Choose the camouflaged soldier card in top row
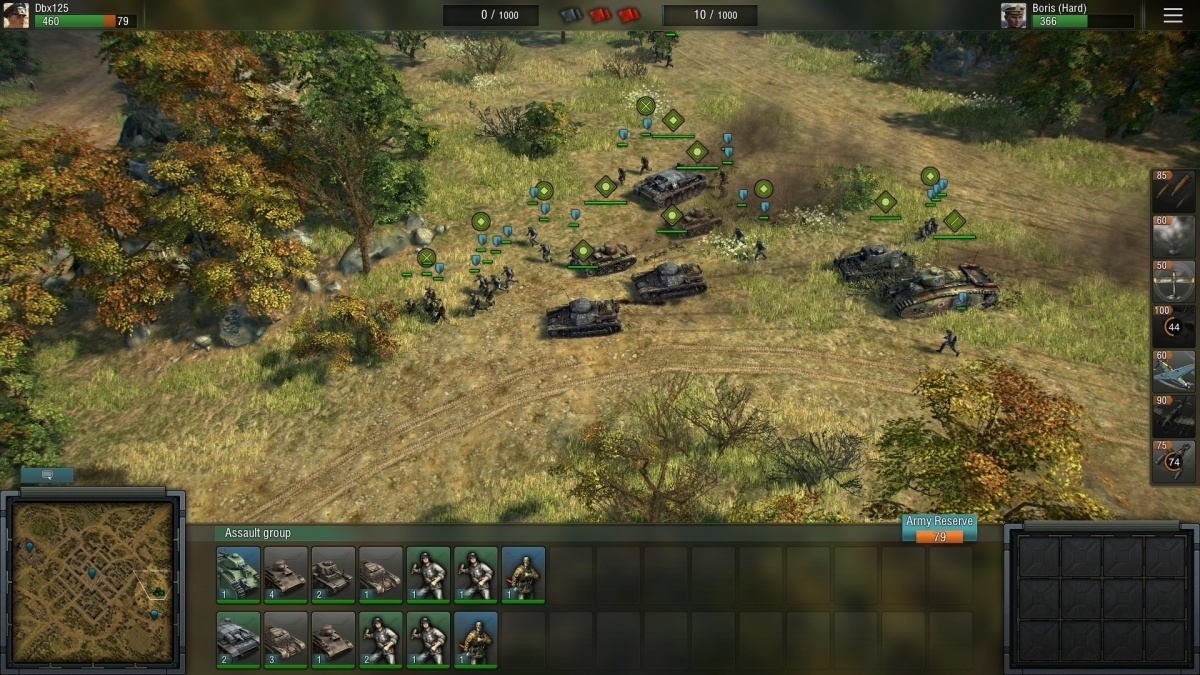The image size is (1200, 675). 523,574
